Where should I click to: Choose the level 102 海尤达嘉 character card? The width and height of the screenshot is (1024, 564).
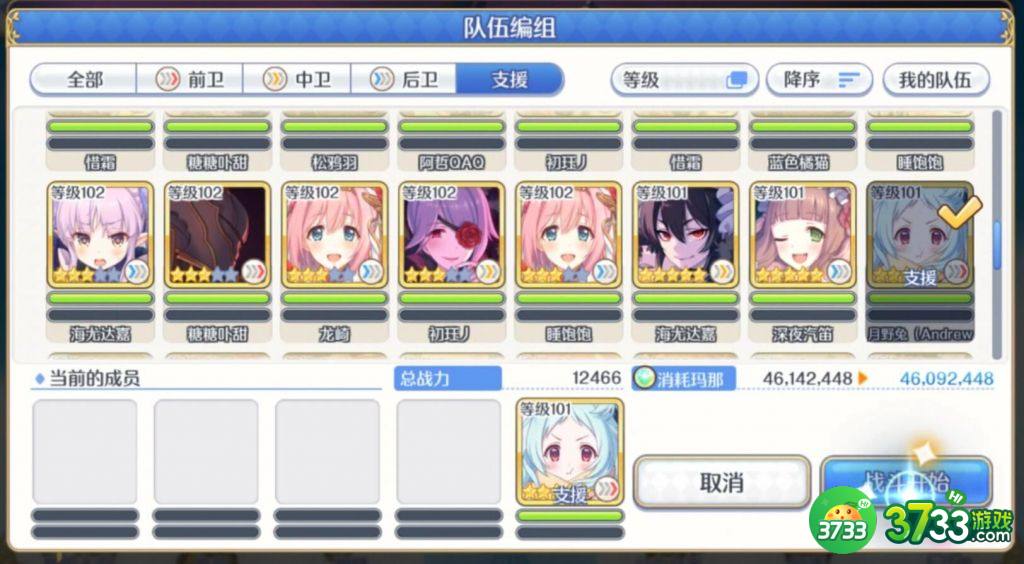(100, 235)
